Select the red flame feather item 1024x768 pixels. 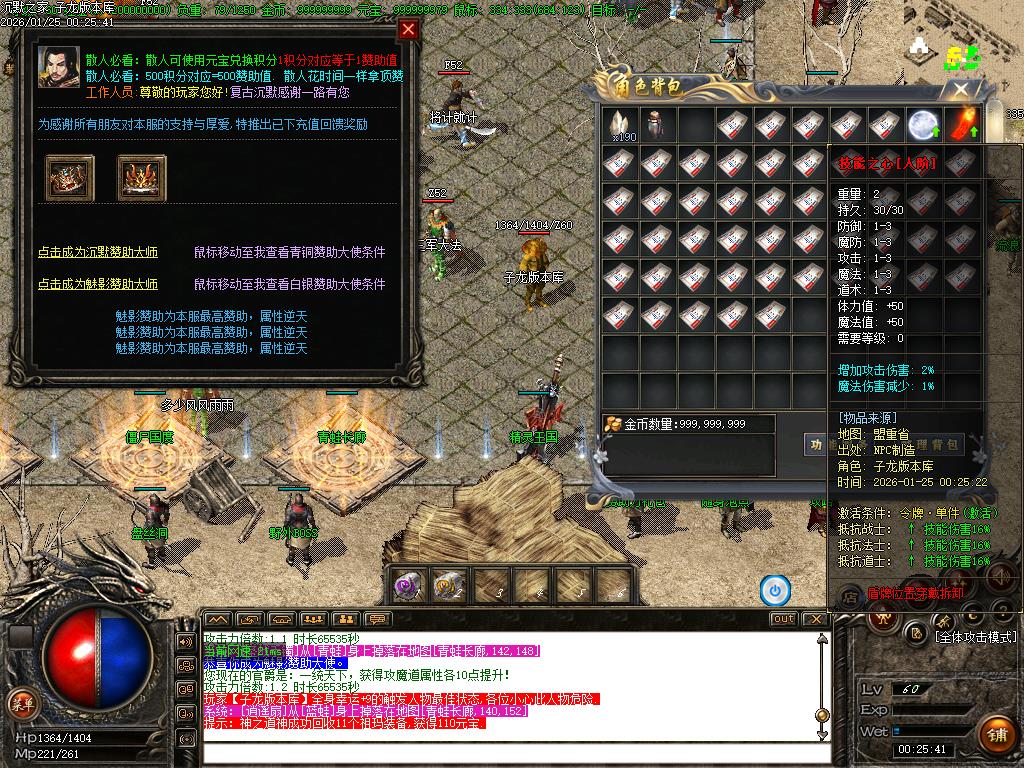click(962, 125)
